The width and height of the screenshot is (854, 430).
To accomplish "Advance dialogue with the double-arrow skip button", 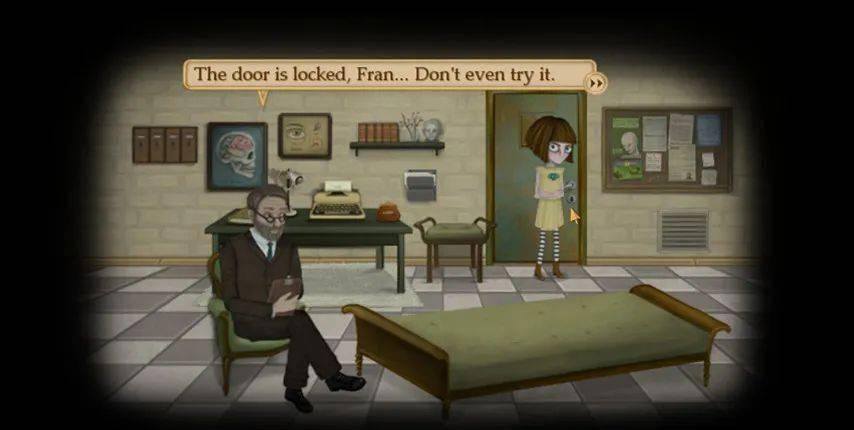I will coord(597,83).
